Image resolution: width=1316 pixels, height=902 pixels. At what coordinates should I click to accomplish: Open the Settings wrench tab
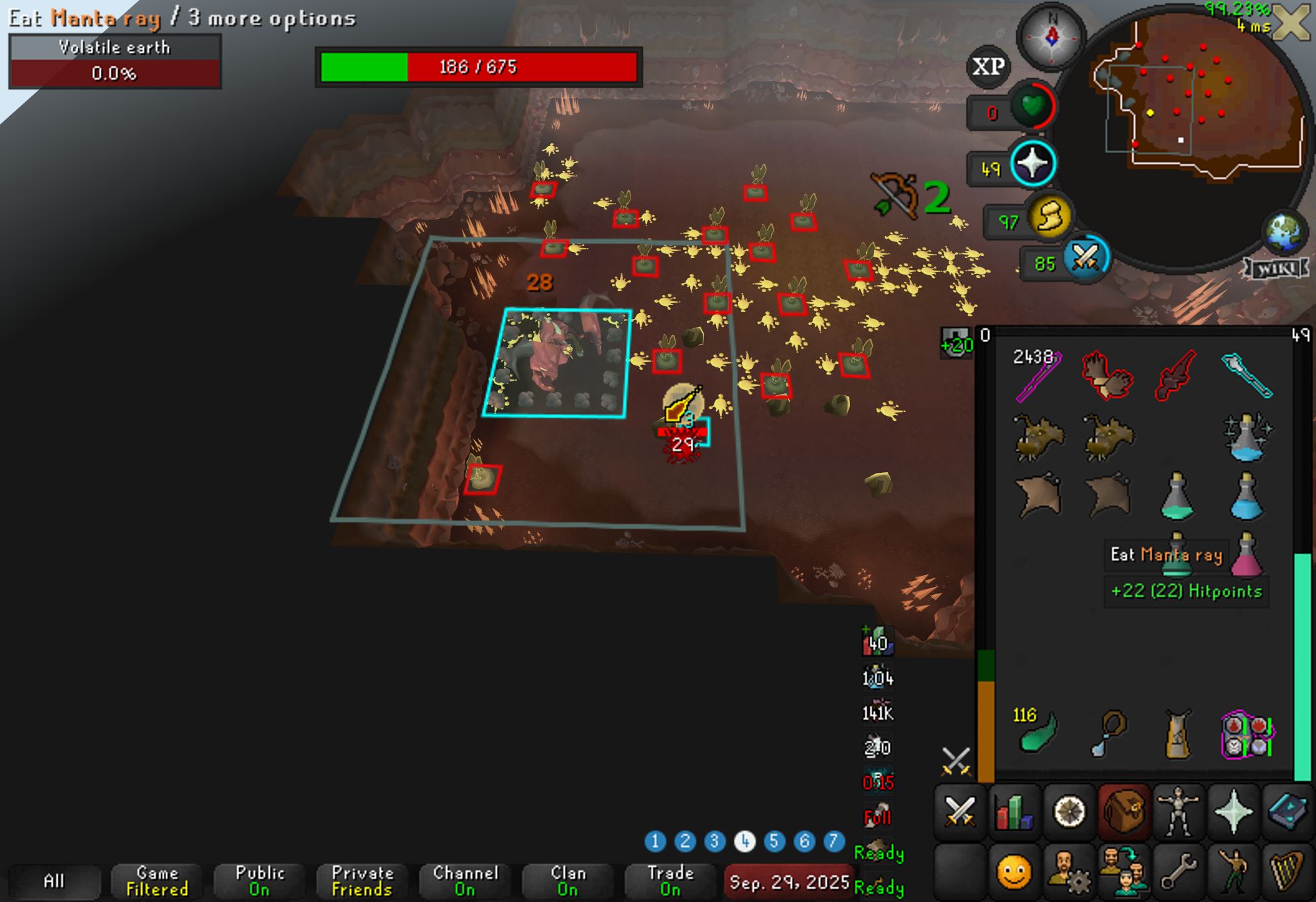point(1178,870)
